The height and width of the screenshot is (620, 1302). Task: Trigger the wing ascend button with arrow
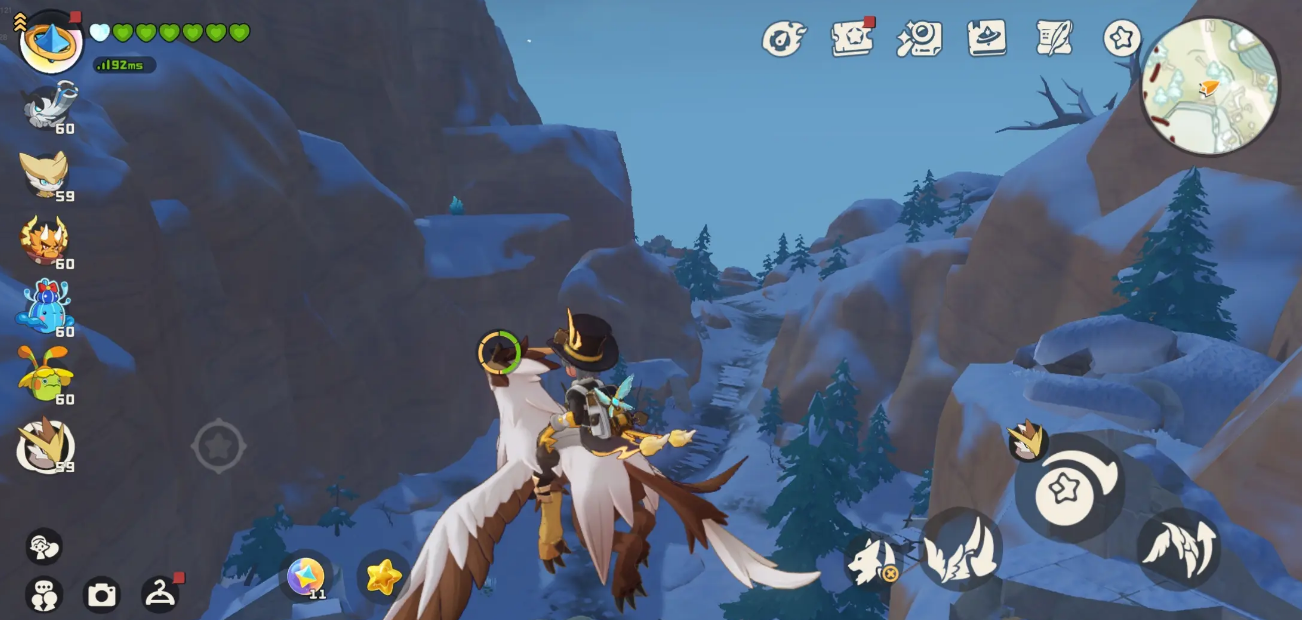1178,548
